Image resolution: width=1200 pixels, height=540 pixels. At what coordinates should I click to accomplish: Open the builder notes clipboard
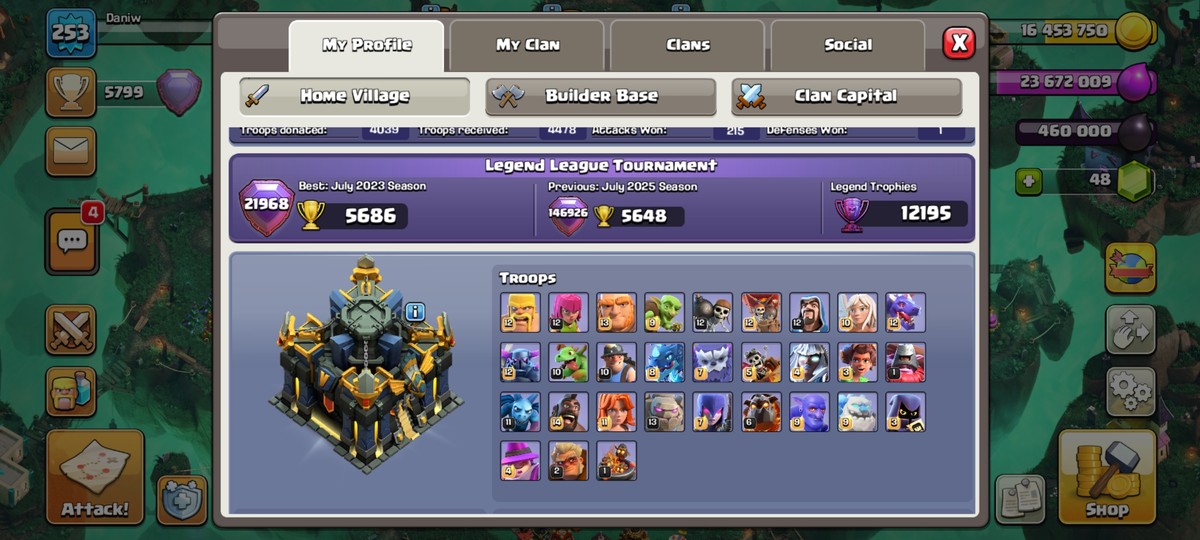pos(1020,499)
